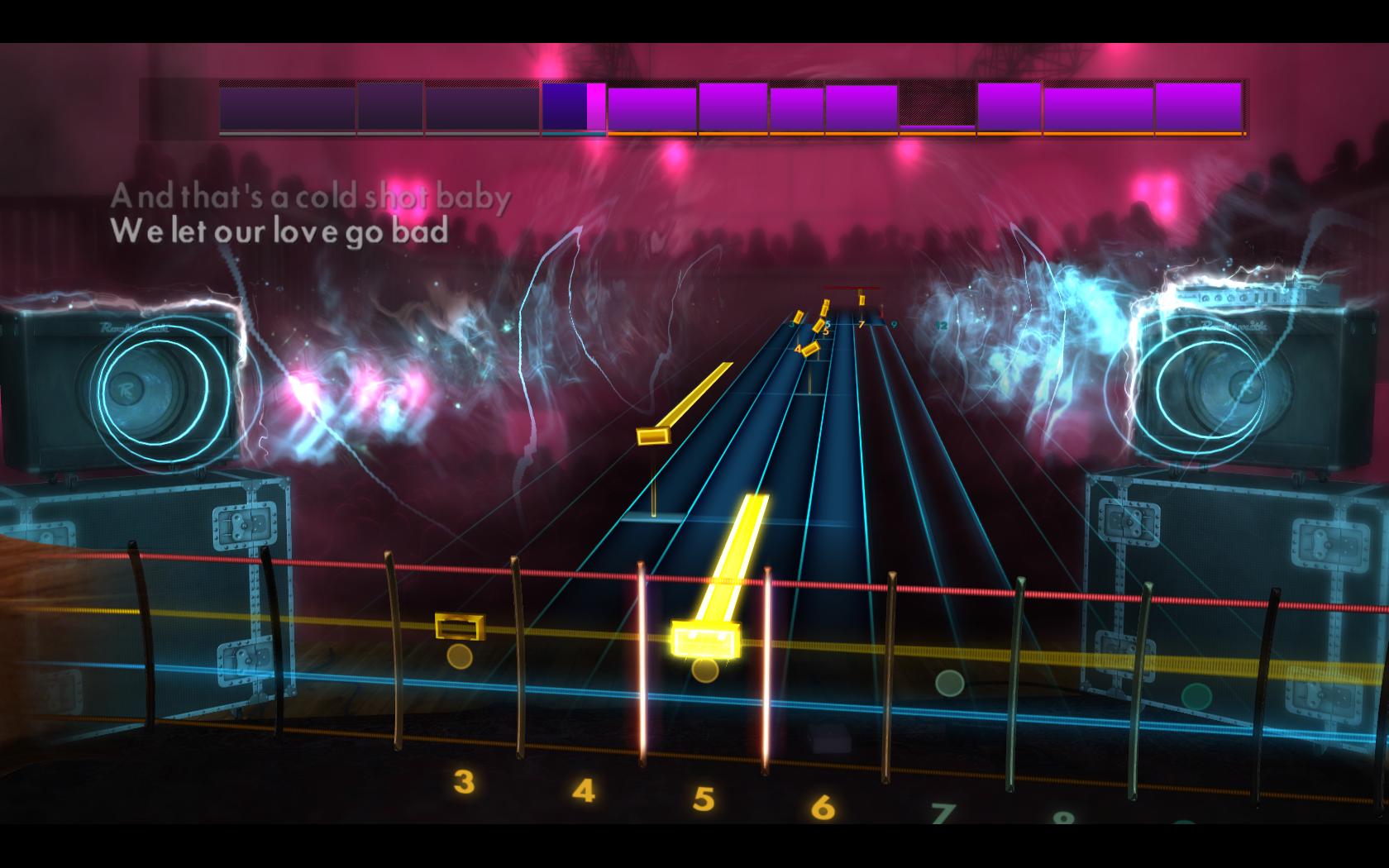Open the bright magenta current section in the progress bar
Viewport: 1389px width, 868px height.
595,105
